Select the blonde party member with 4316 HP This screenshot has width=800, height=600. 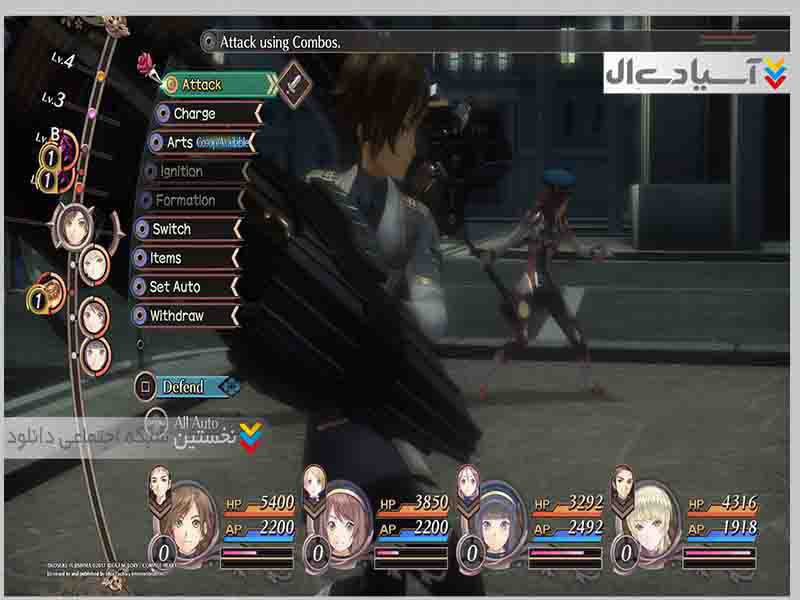653,515
